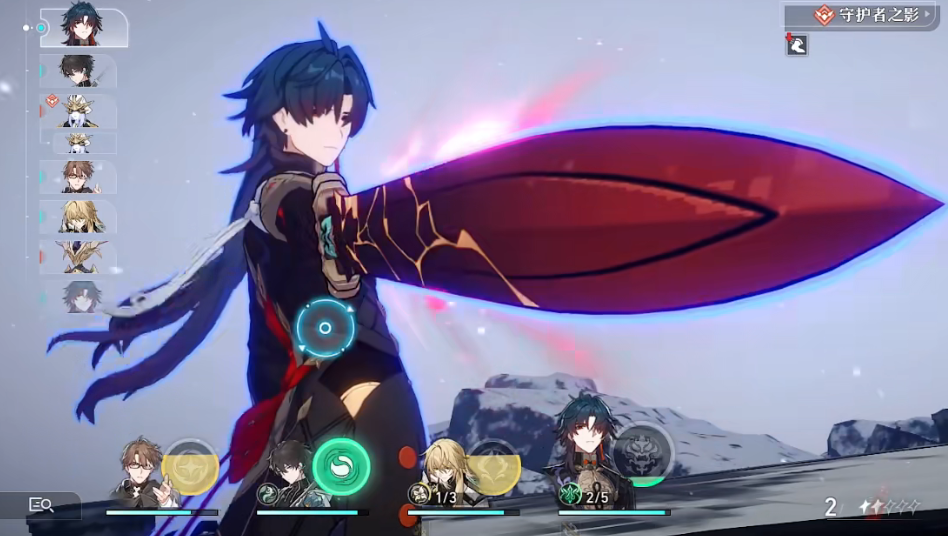Activate Dan Heng's glowing green ultimate

coord(341,467)
